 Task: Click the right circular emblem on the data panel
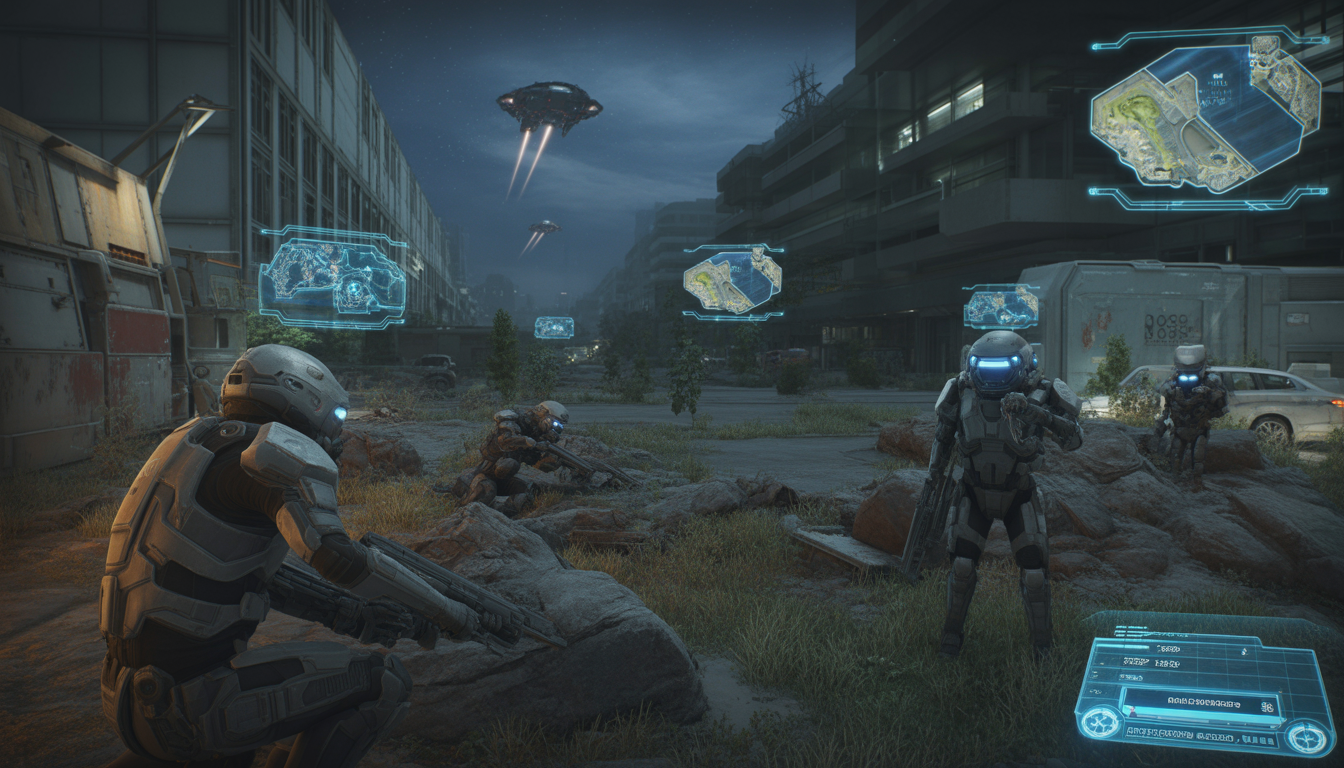pos(1306,737)
